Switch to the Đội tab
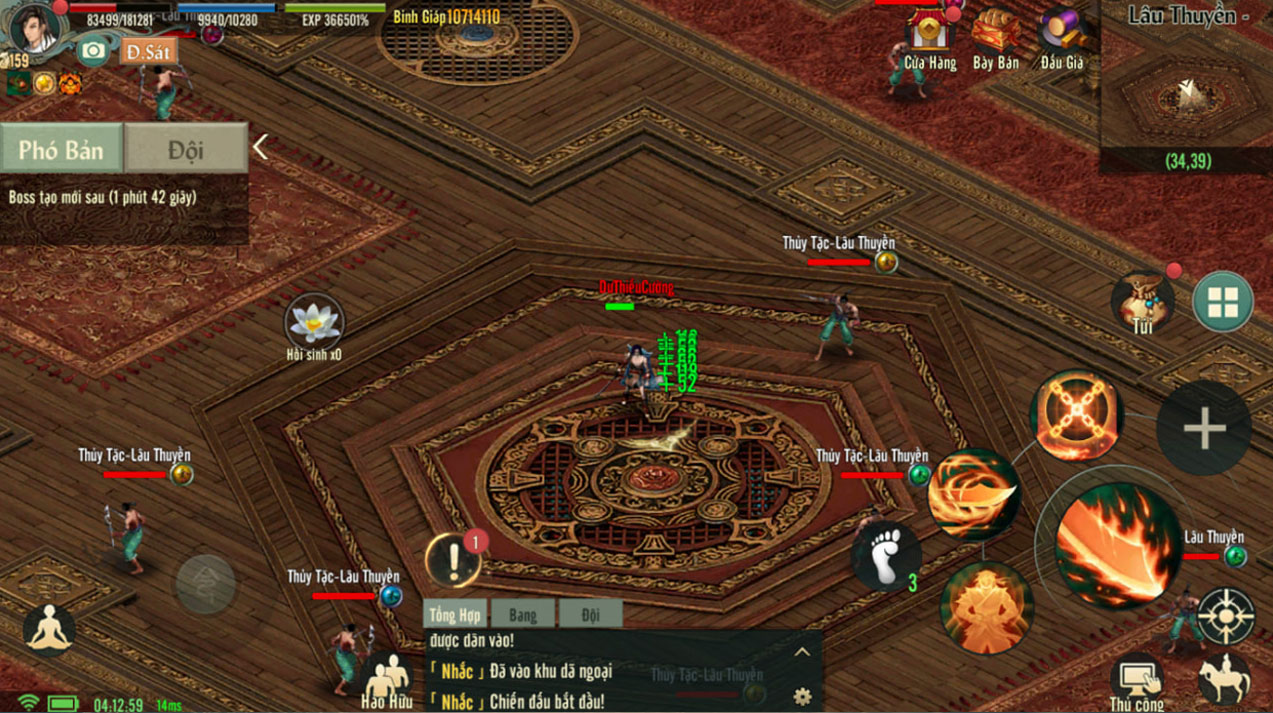This screenshot has height=713, width=1273. (186, 149)
